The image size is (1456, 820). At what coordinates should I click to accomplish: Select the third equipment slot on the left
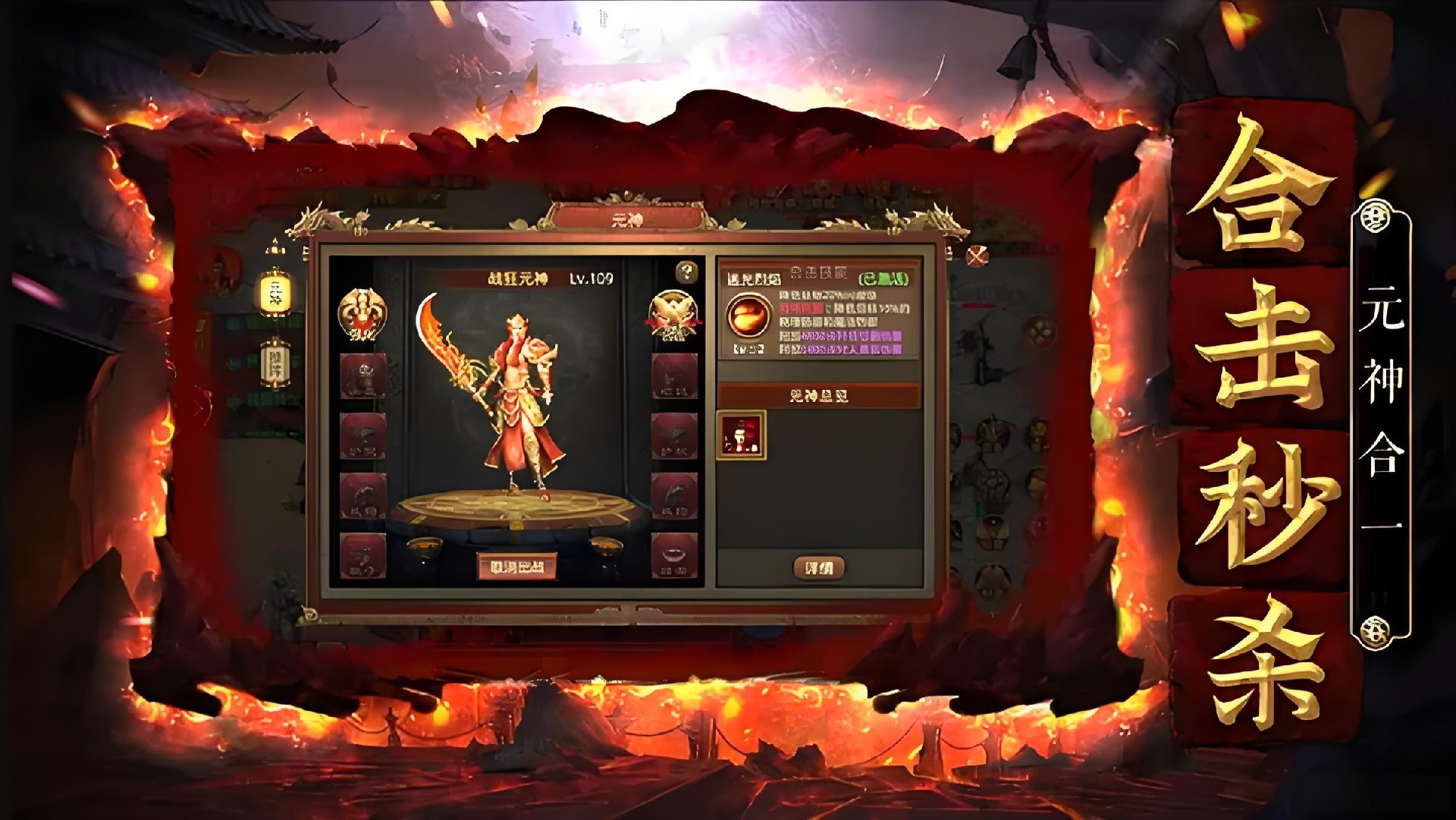[363, 495]
